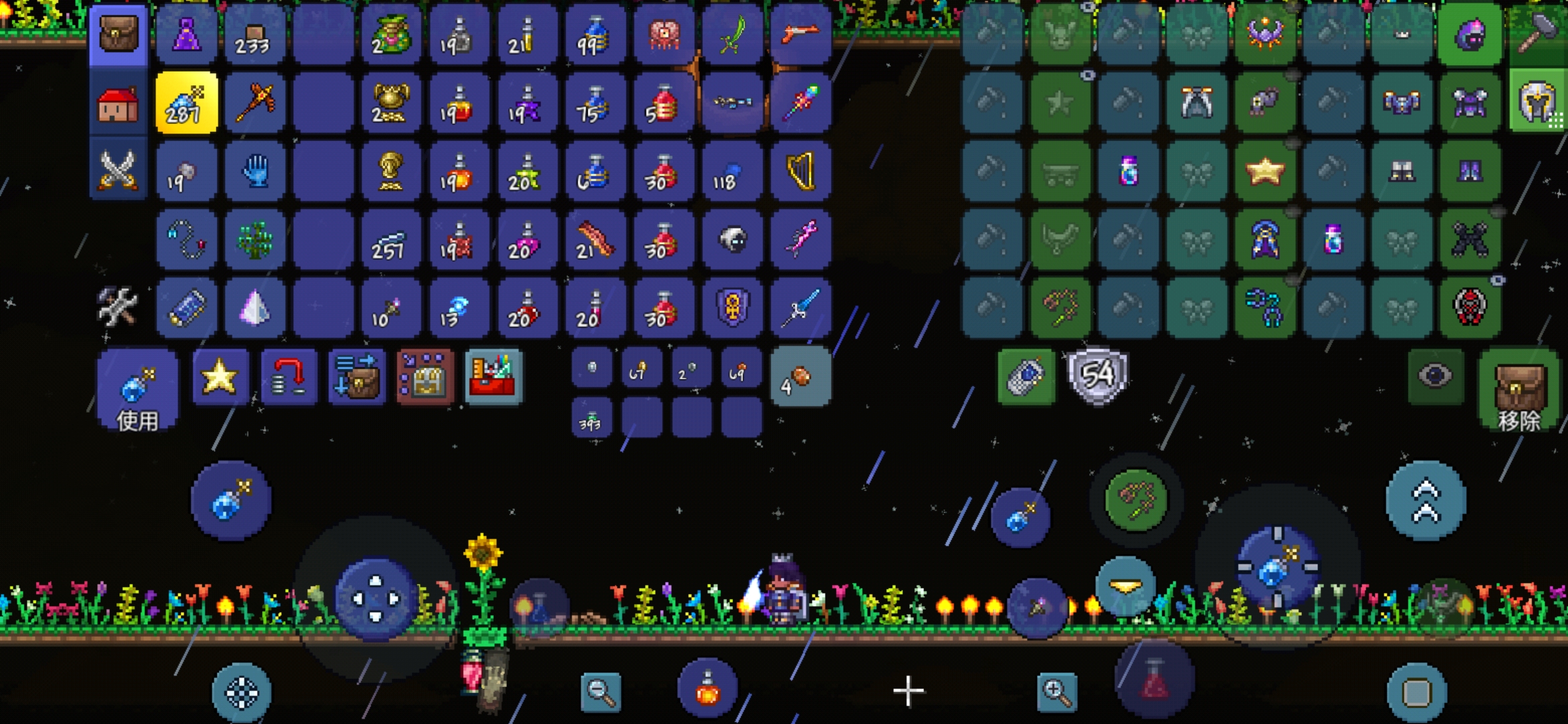1568x724 pixels.
Task: Tap the magnifier zoom-out button
Action: point(600,691)
